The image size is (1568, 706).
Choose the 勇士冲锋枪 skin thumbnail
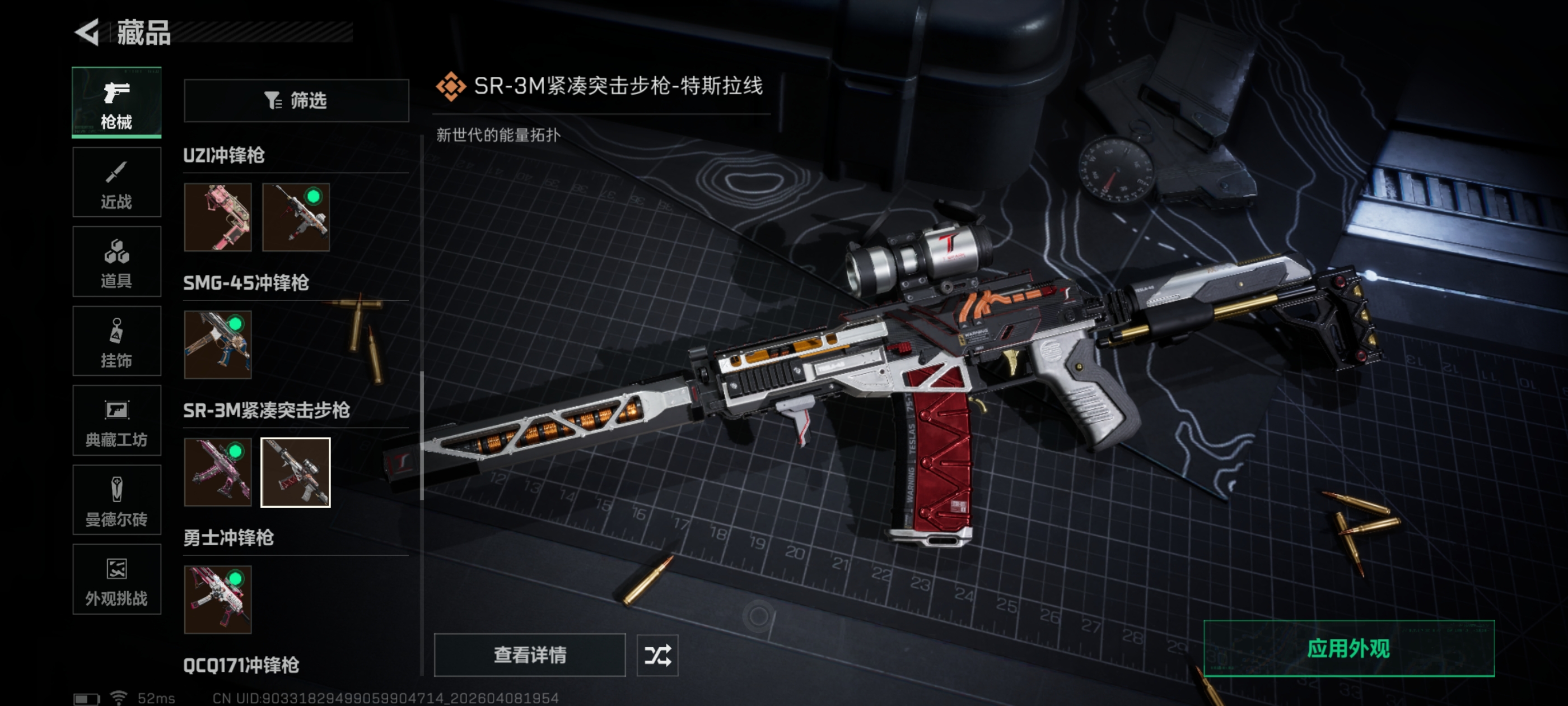click(x=217, y=600)
